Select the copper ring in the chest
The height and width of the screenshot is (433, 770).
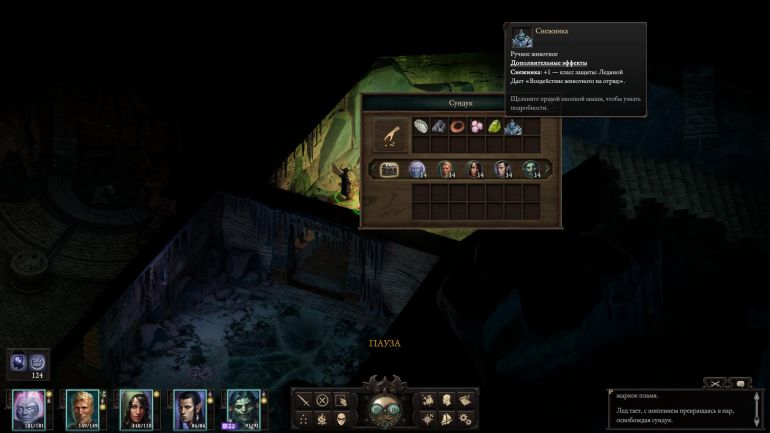pos(458,127)
